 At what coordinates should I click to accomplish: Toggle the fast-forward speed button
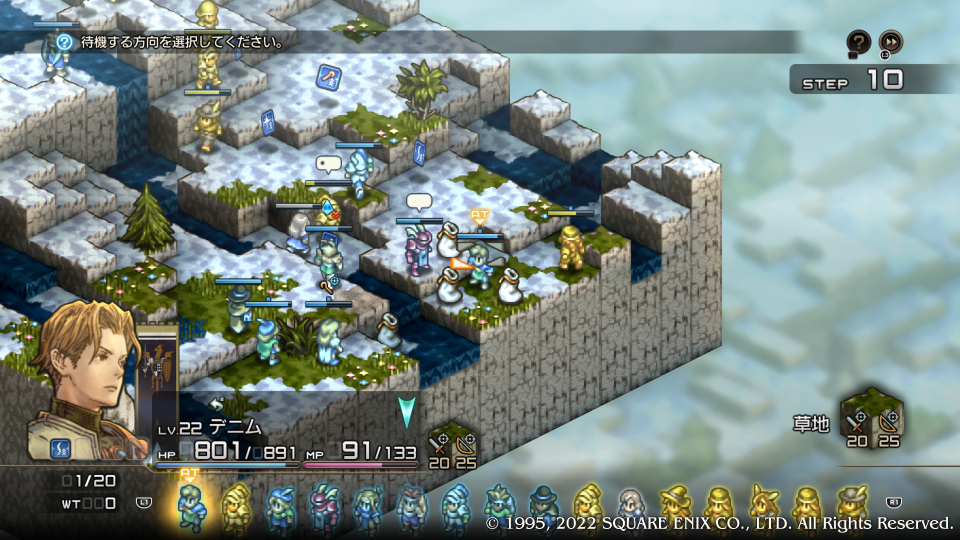(890, 42)
